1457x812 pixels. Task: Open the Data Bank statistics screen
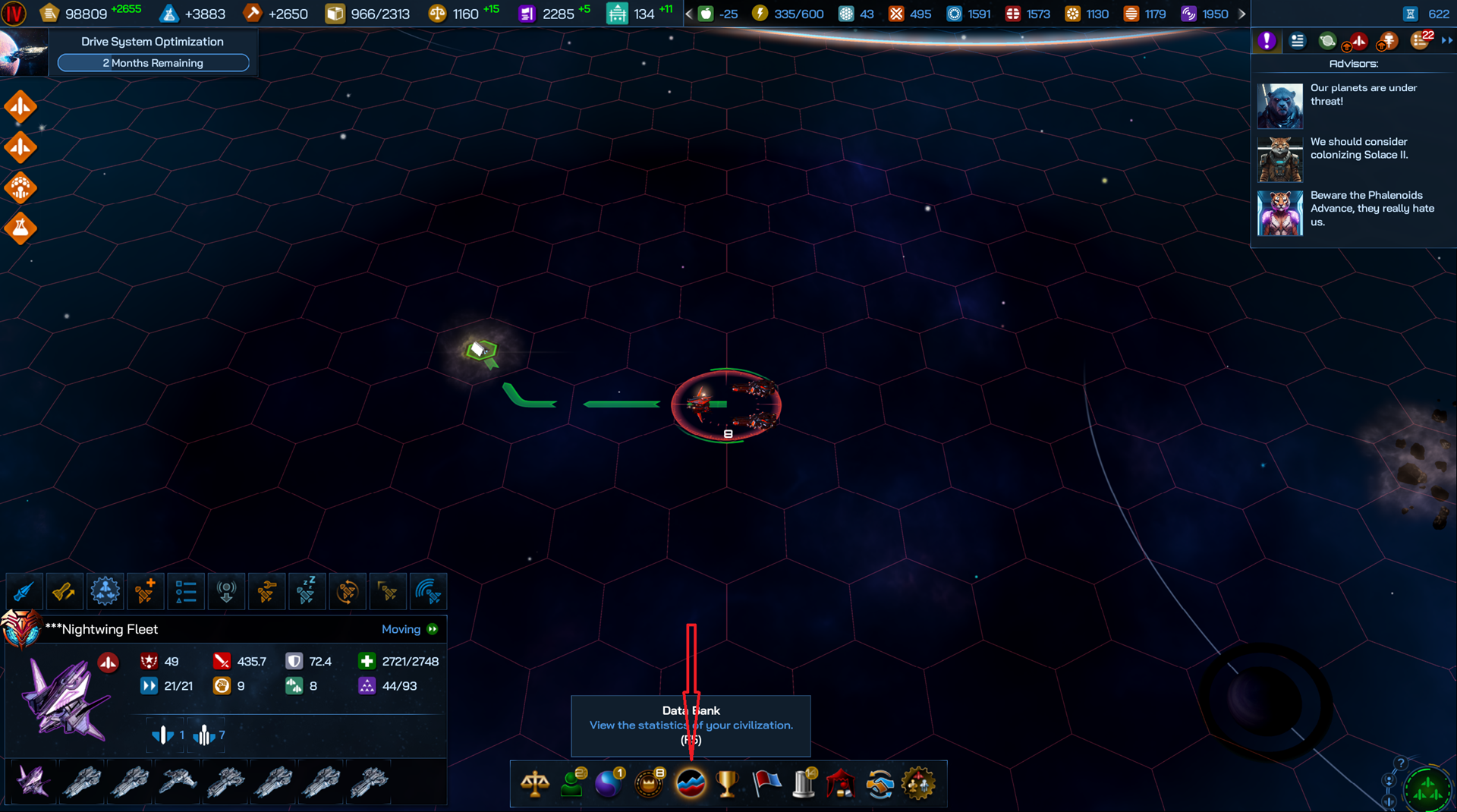coord(691,783)
